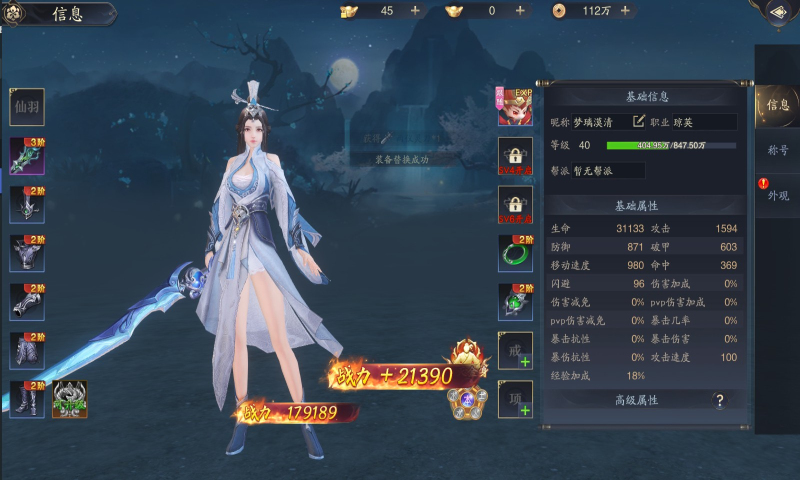The width and height of the screenshot is (800, 480).
Task: Switch to the 称号 (title) tab
Action: (x=777, y=150)
